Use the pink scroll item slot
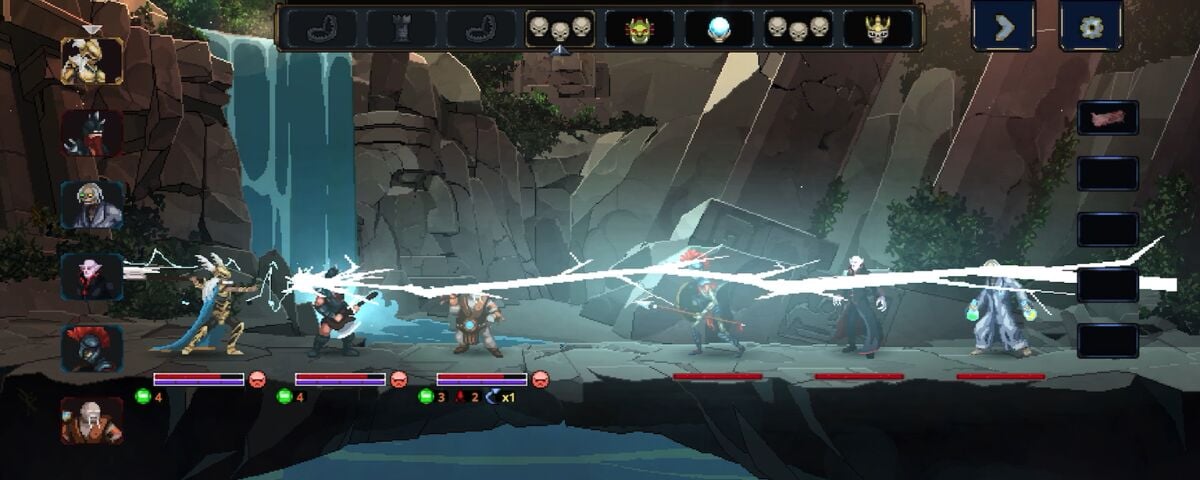1200x480 pixels. pyautogui.click(x=1107, y=118)
